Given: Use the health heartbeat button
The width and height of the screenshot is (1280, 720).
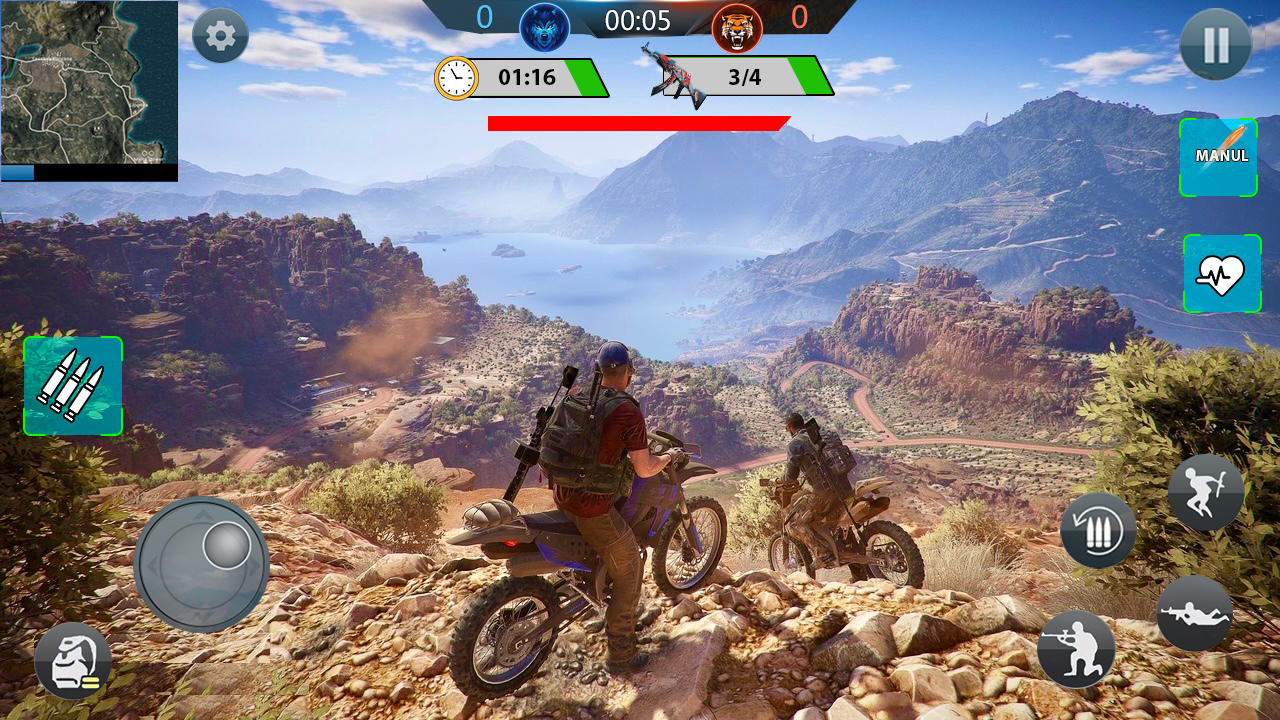Looking at the screenshot, I should [1221, 274].
